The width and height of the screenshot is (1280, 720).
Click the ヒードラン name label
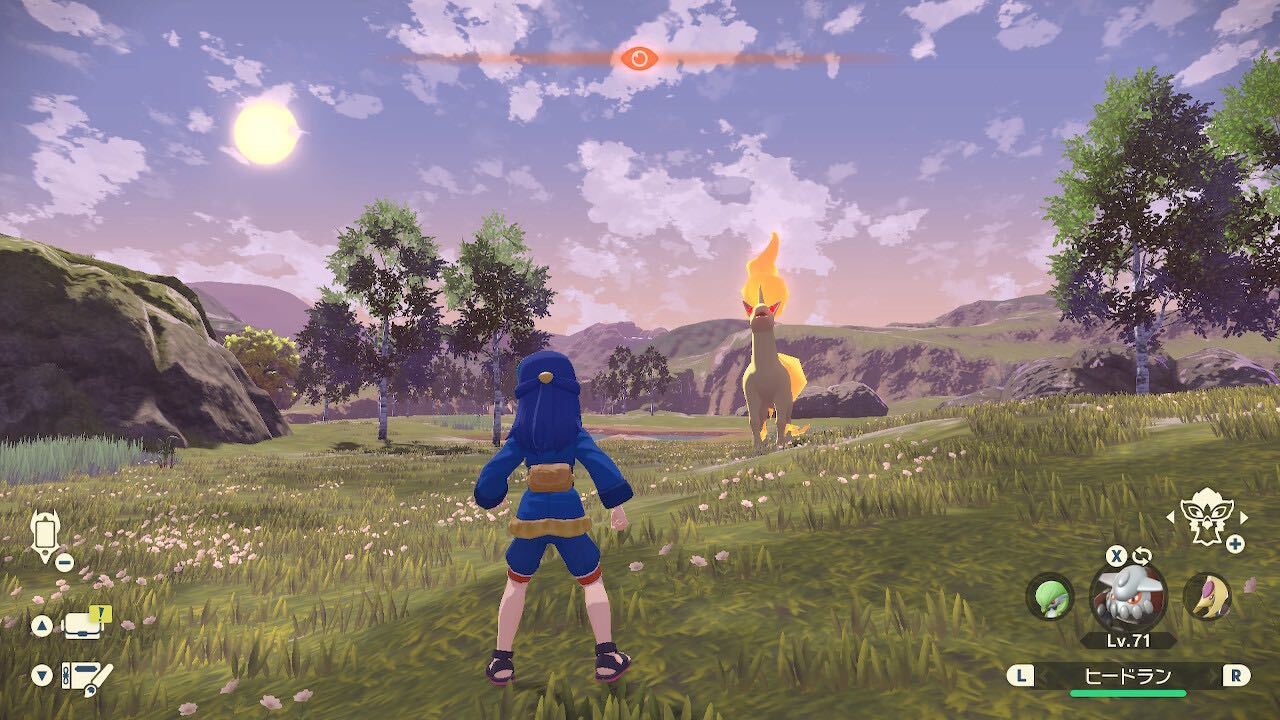point(1128,674)
